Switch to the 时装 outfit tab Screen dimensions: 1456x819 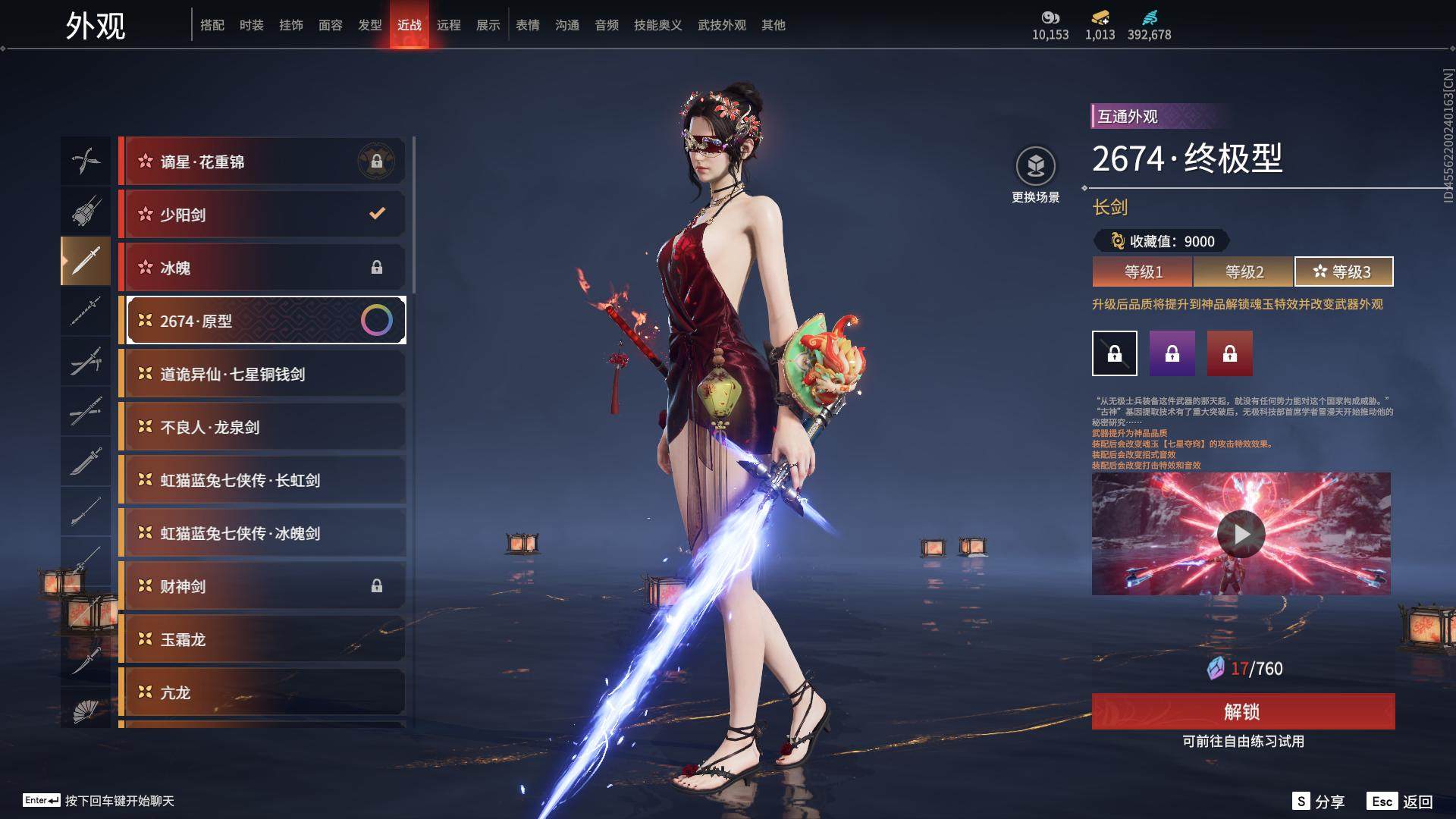(x=252, y=25)
